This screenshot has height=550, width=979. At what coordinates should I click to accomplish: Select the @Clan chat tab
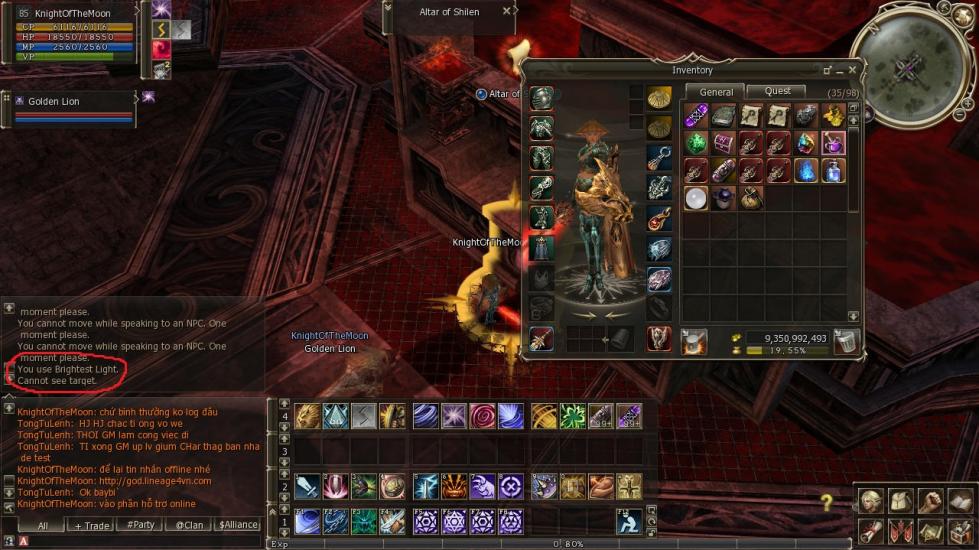188,525
